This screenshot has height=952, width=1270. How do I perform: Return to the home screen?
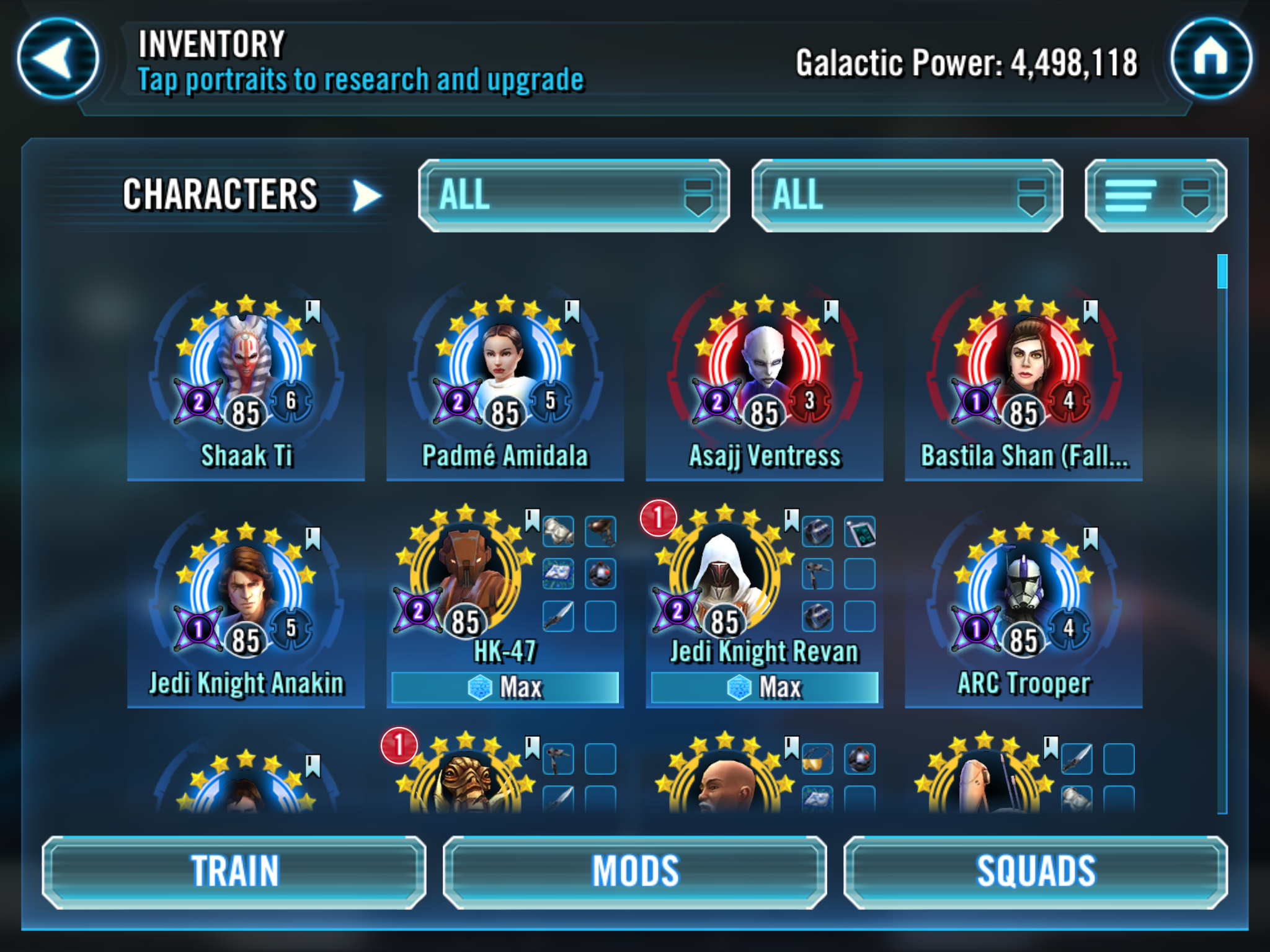tap(1210, 58)
